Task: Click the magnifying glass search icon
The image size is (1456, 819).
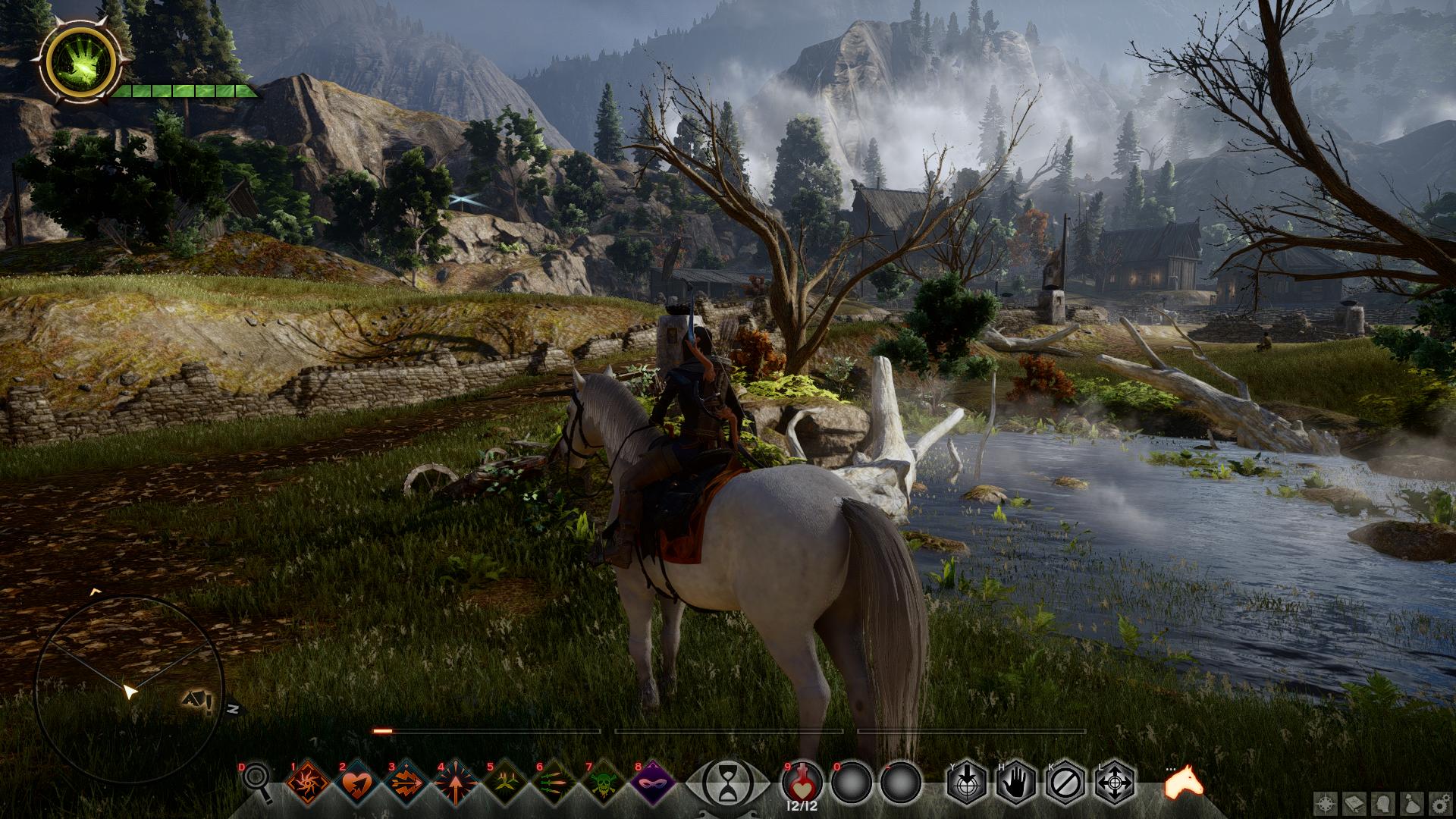Action: 256,783
